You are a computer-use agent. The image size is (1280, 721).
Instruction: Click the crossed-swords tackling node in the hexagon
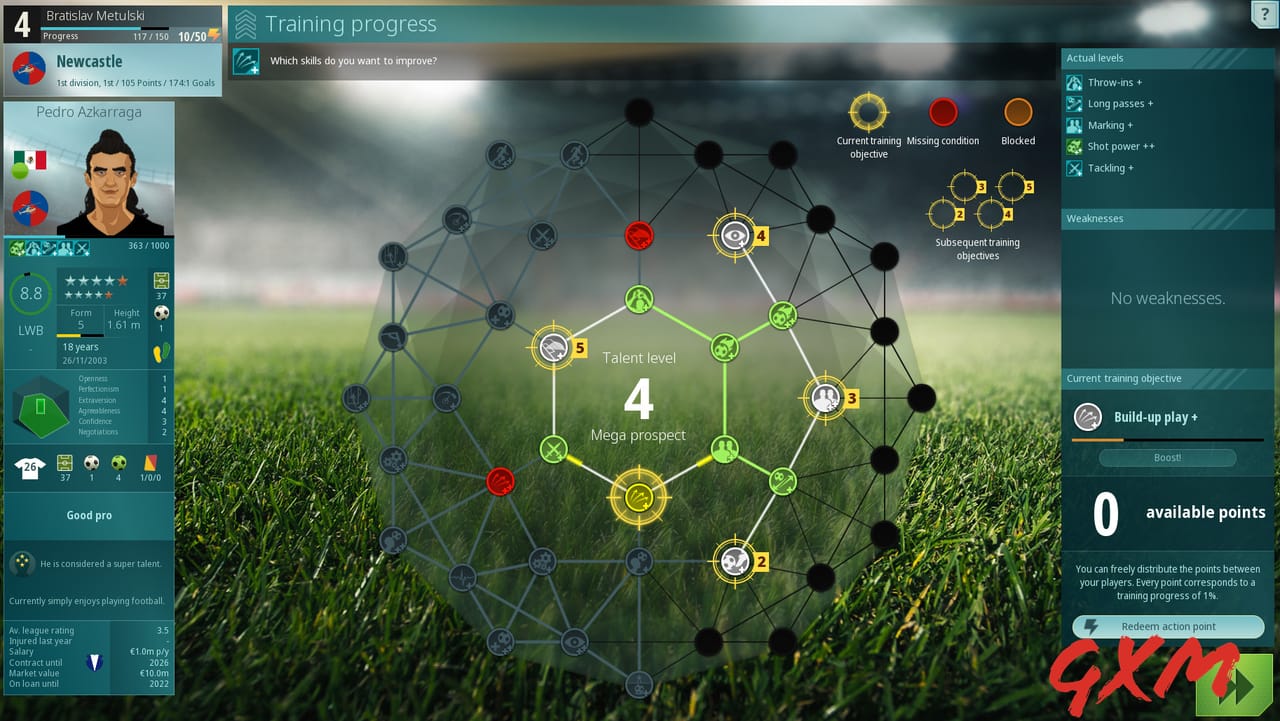pos(553,449)
